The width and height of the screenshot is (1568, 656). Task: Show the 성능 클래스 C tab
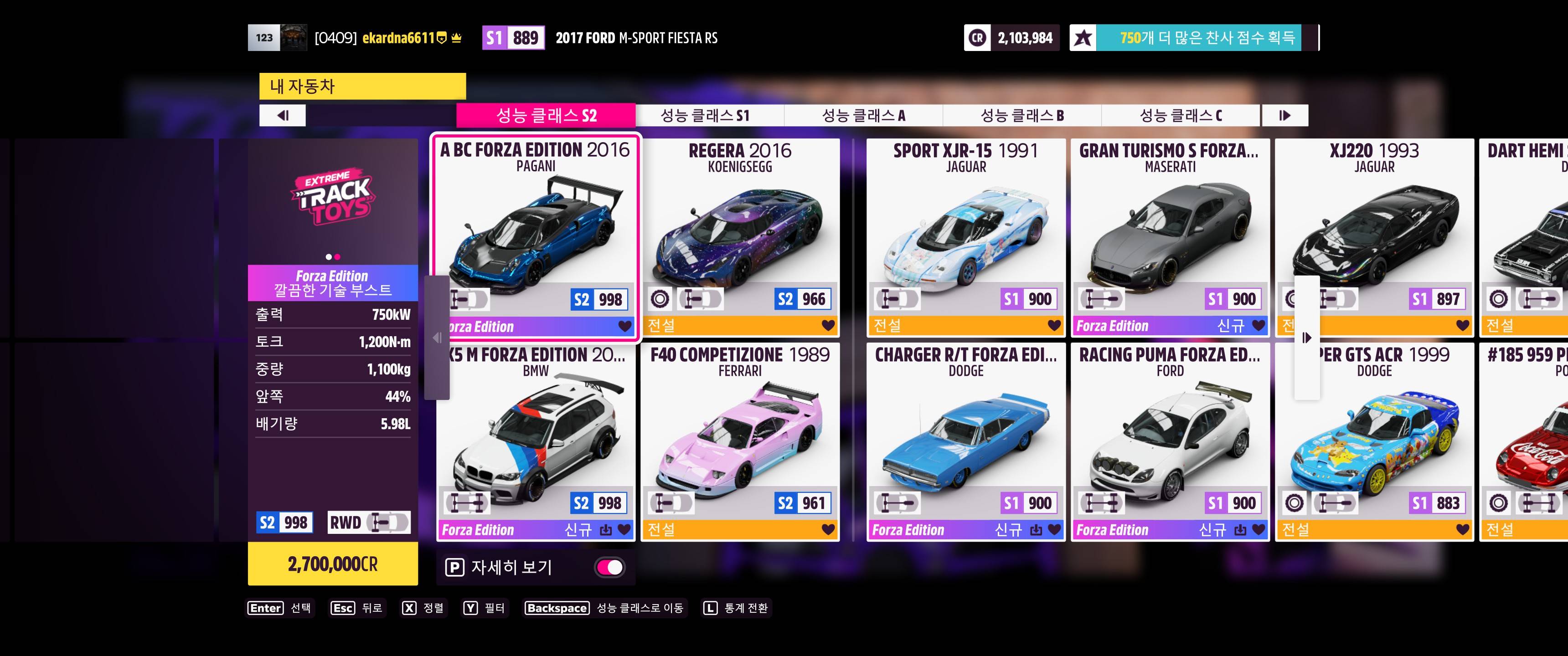pyautogui.click(x=1180, y=116)
